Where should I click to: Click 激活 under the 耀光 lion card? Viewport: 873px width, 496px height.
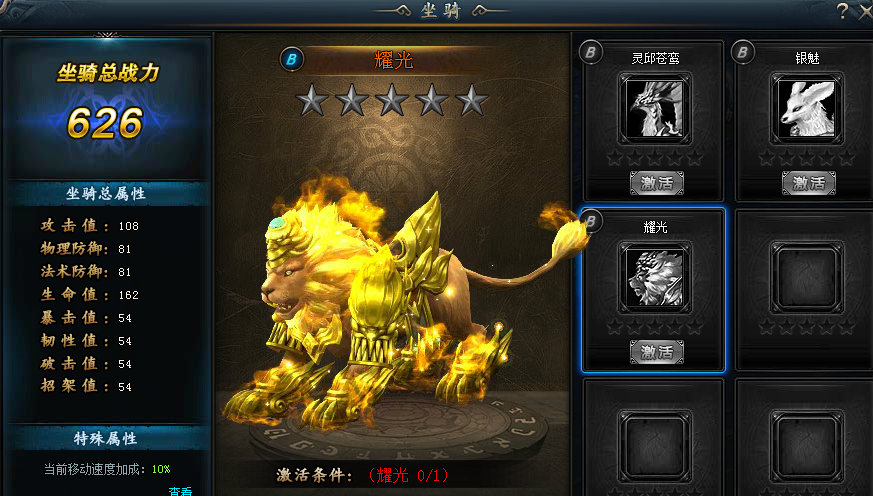656,351
